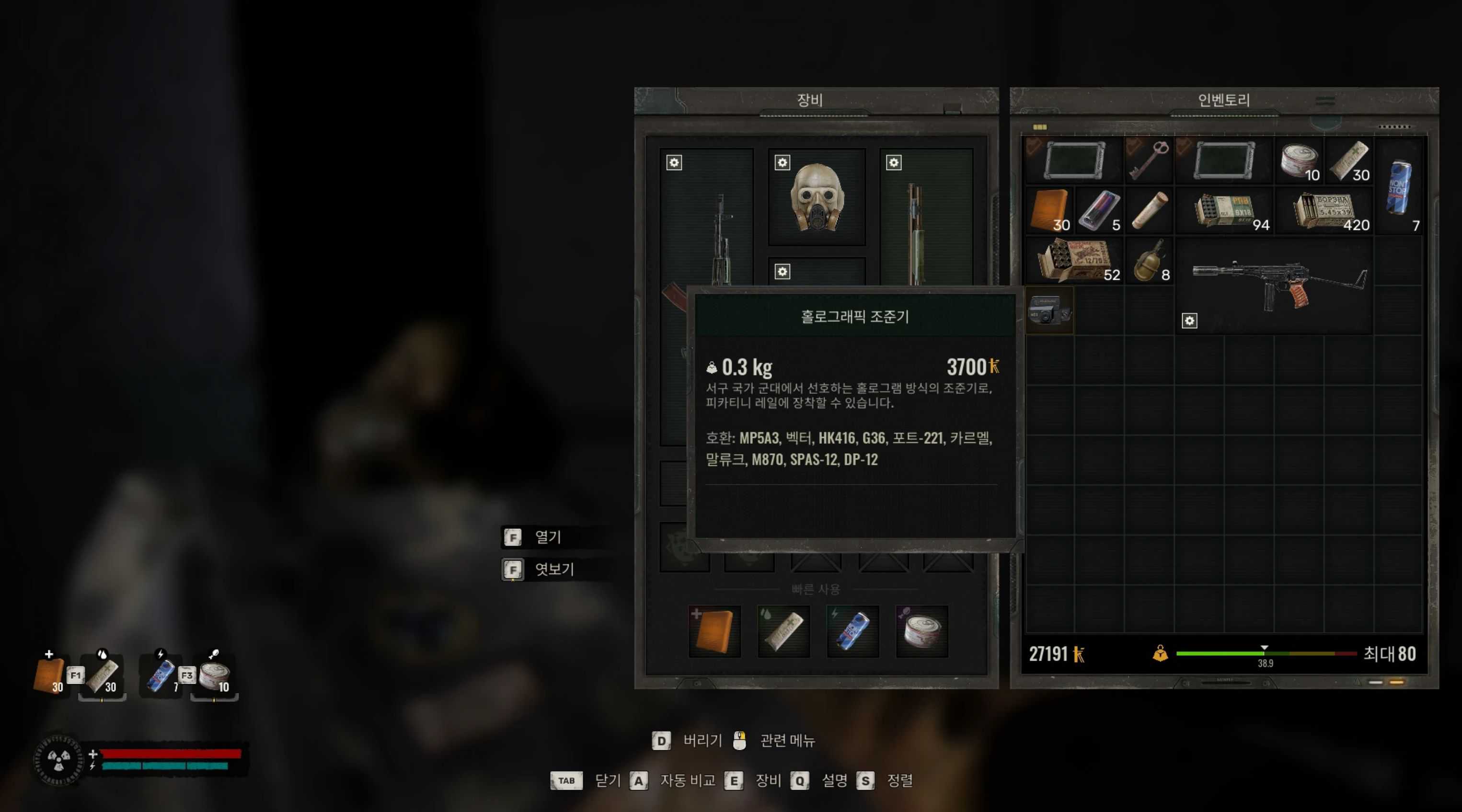The width and height of the screenshot is (1462, 812).
Task: Choose the energy drink quick-use slot
Action: click(x=852, y=631)
